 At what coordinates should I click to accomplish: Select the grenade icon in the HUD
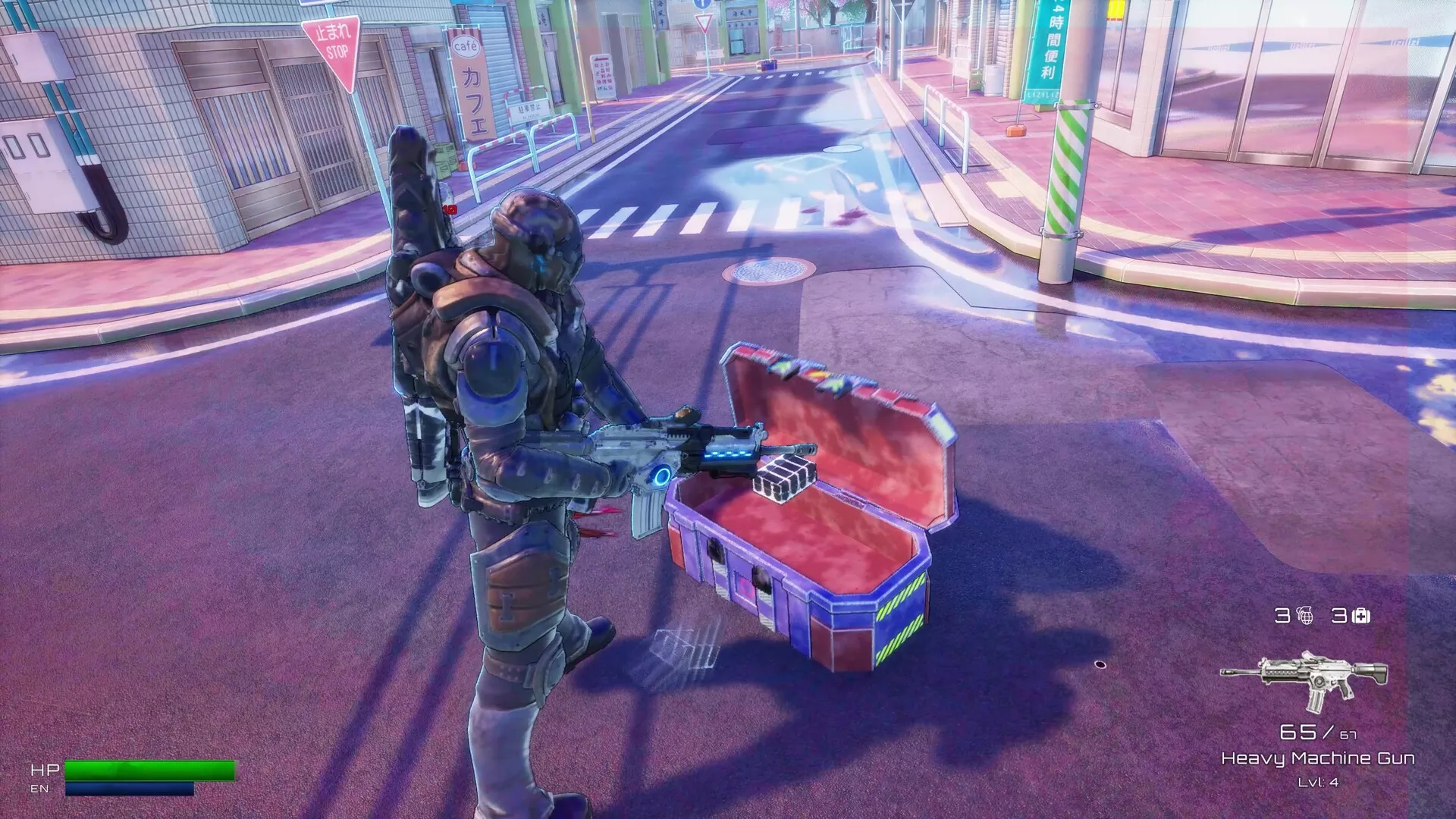tap(1305, 615)
